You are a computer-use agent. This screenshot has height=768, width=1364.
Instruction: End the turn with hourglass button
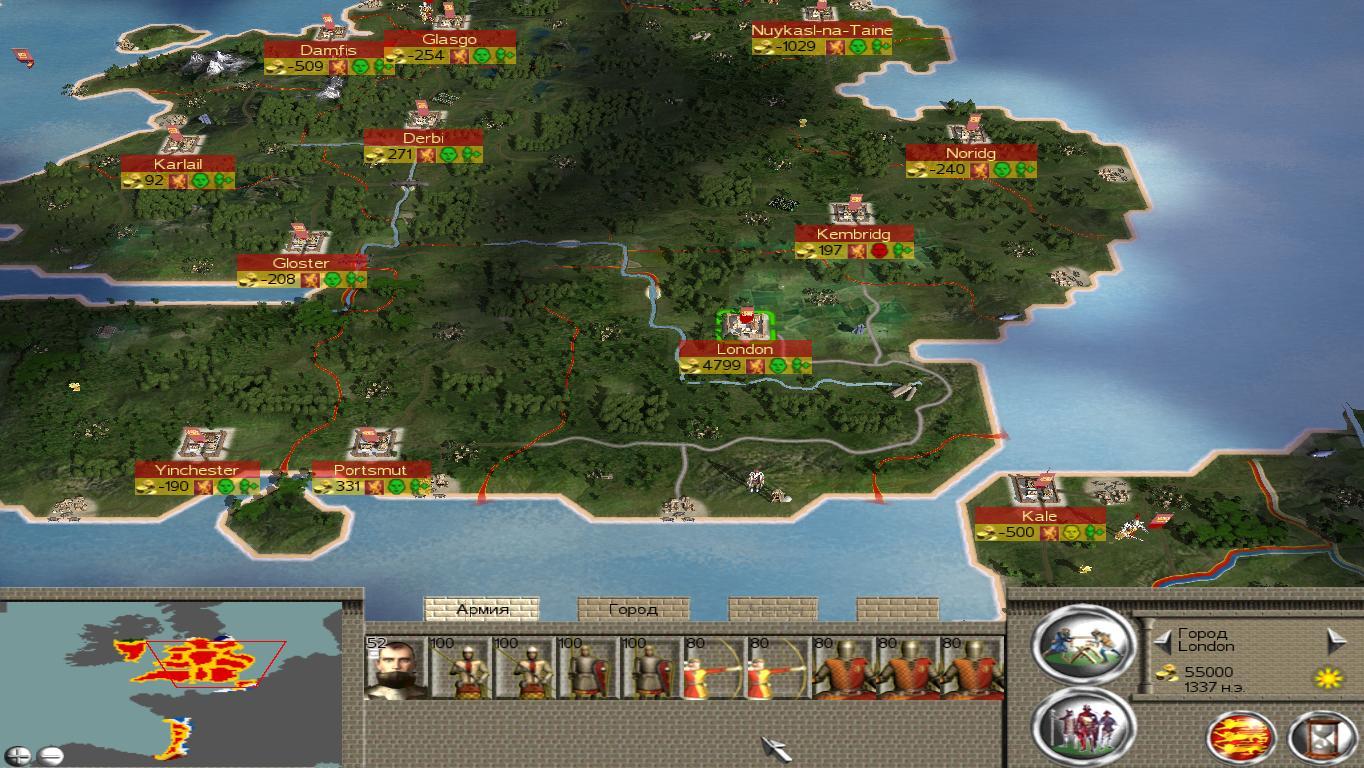point(1322,738)
